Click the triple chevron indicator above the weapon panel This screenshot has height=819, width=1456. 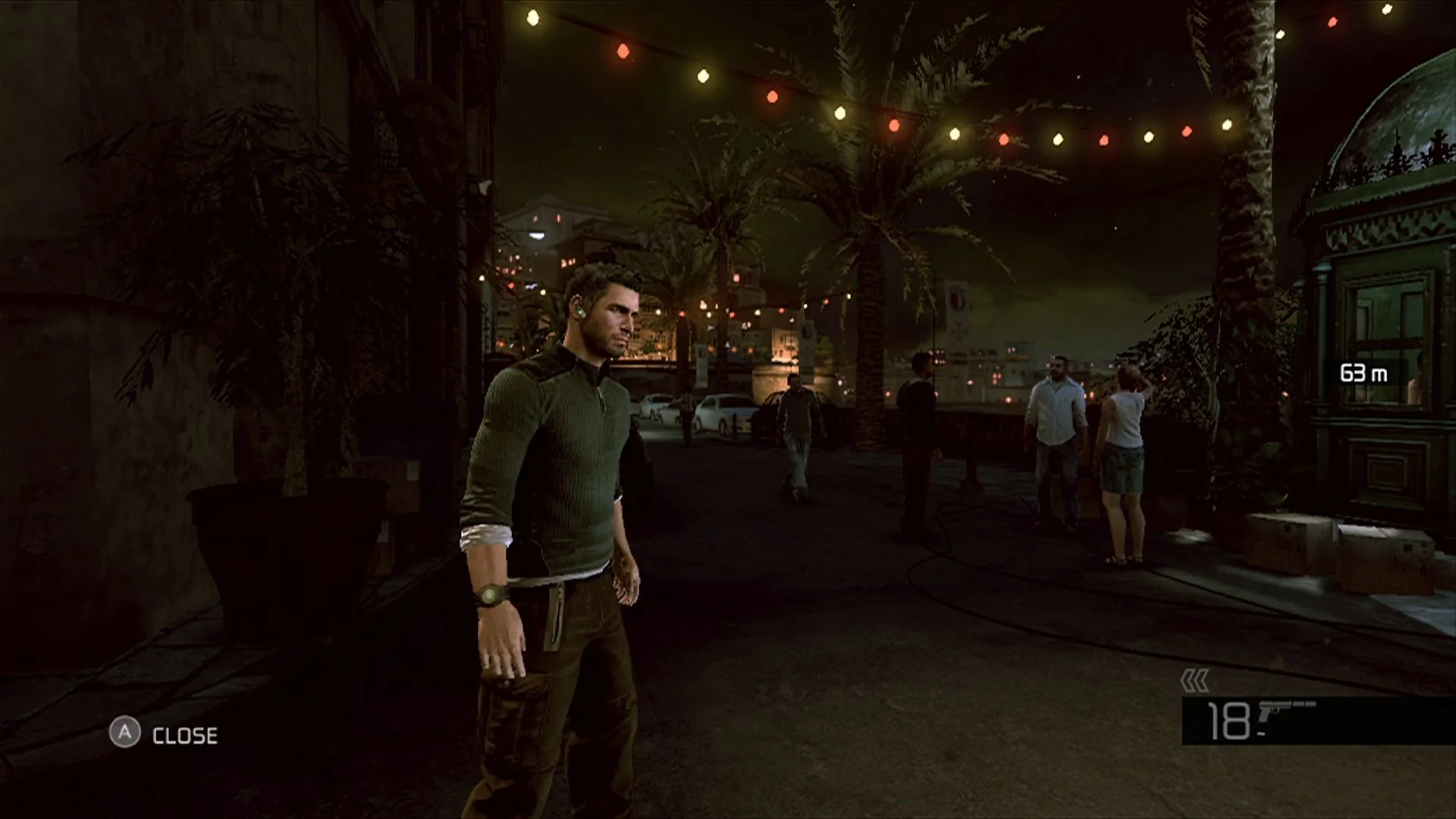click(1194, 682)
